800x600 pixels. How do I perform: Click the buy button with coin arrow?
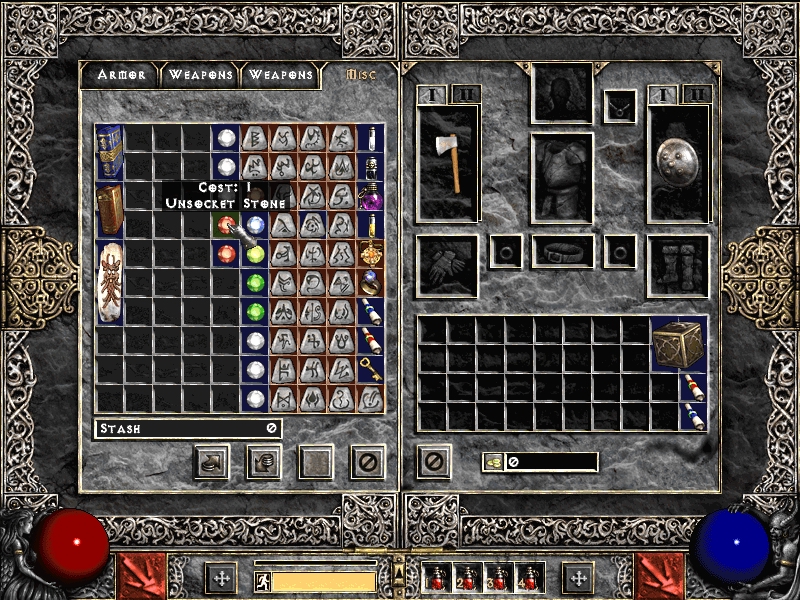point(212,461)
